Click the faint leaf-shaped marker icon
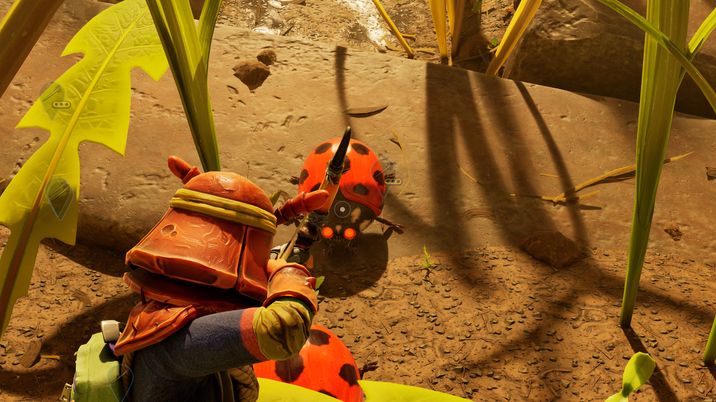Image resolution: width=716 pixels, height=402 pixels. [x=59, y=196]
